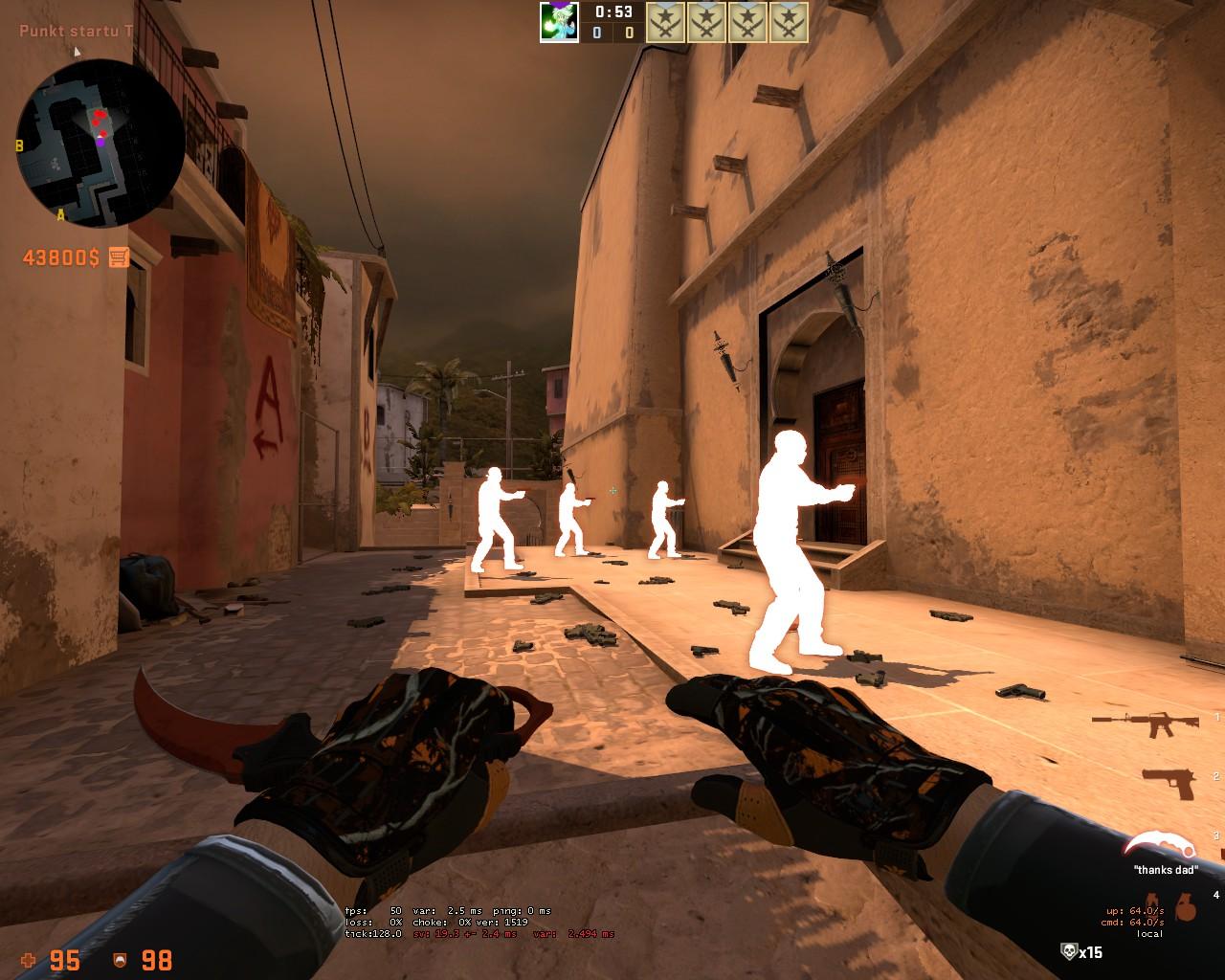The width and height of the screenshot is (1225, 980).
Task: Select bombsite A marker on the minimap
Action: (x=60, y=214)
